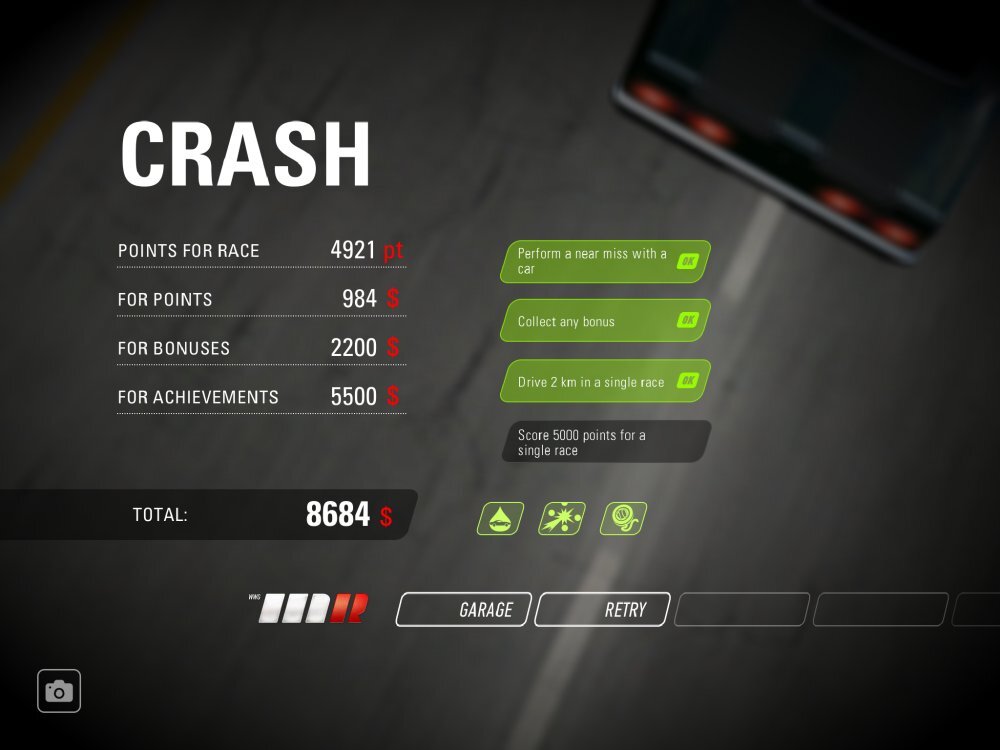1000x750 pixels.
Task: Take a screenshot with the camera button
Action: pyautogui.click(x=59, y=691)
